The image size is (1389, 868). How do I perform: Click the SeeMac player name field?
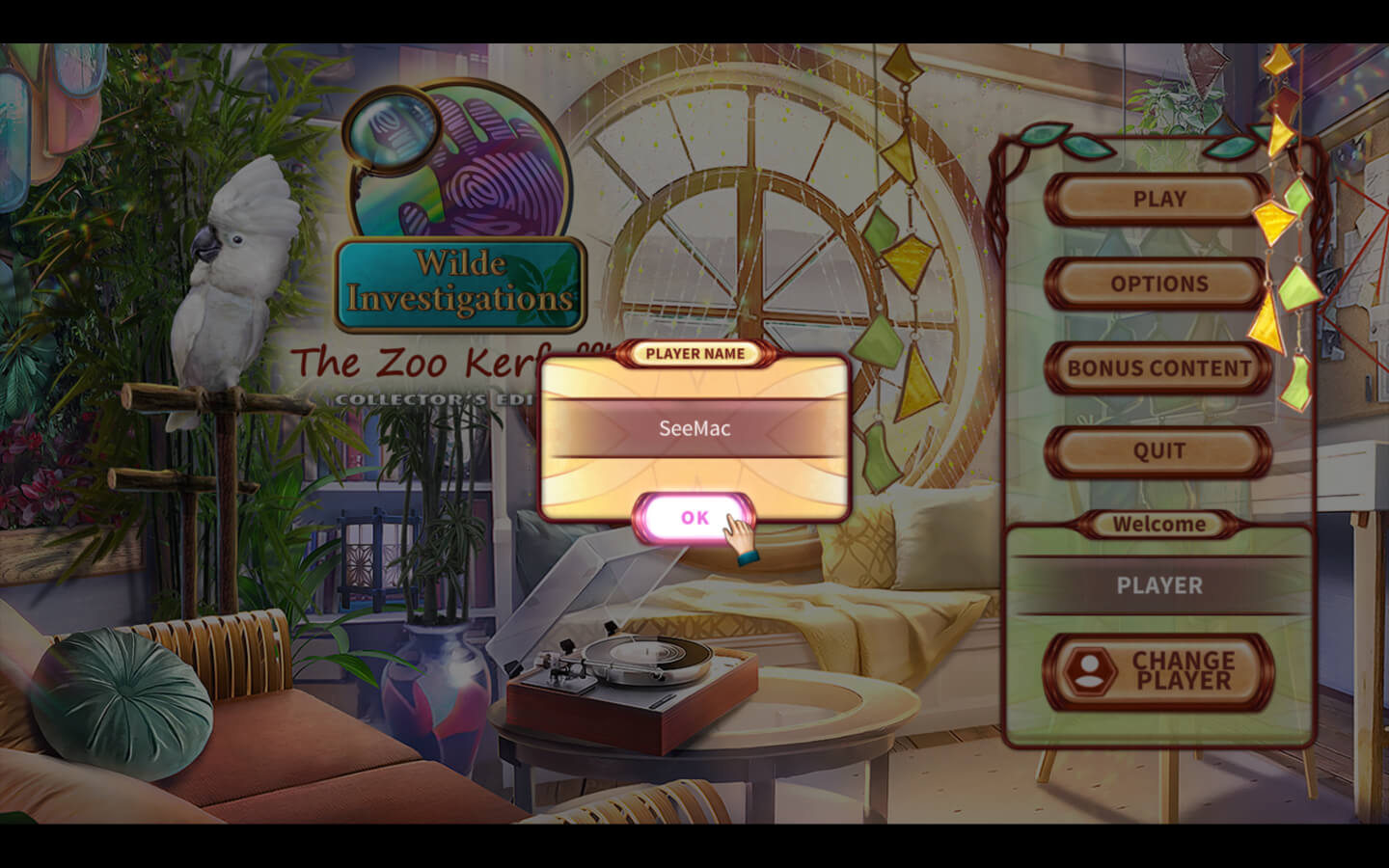pyautogui.click(x=694, y=428)
